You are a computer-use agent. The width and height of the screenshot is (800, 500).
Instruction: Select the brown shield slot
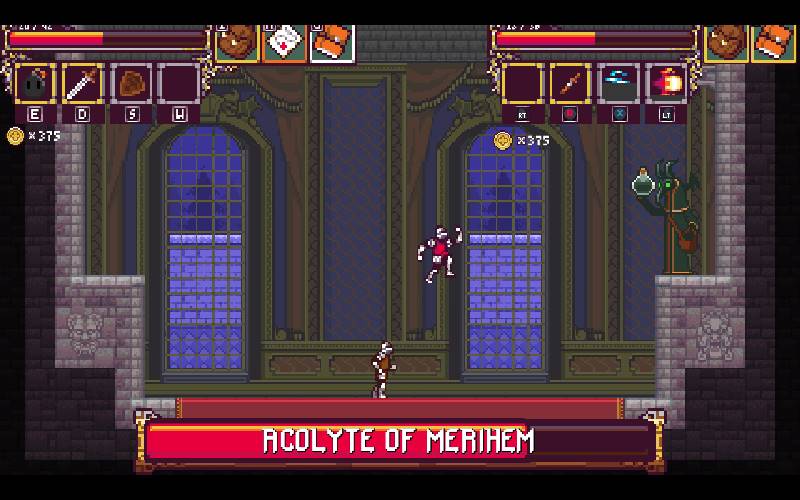click(x=130, y=84)
